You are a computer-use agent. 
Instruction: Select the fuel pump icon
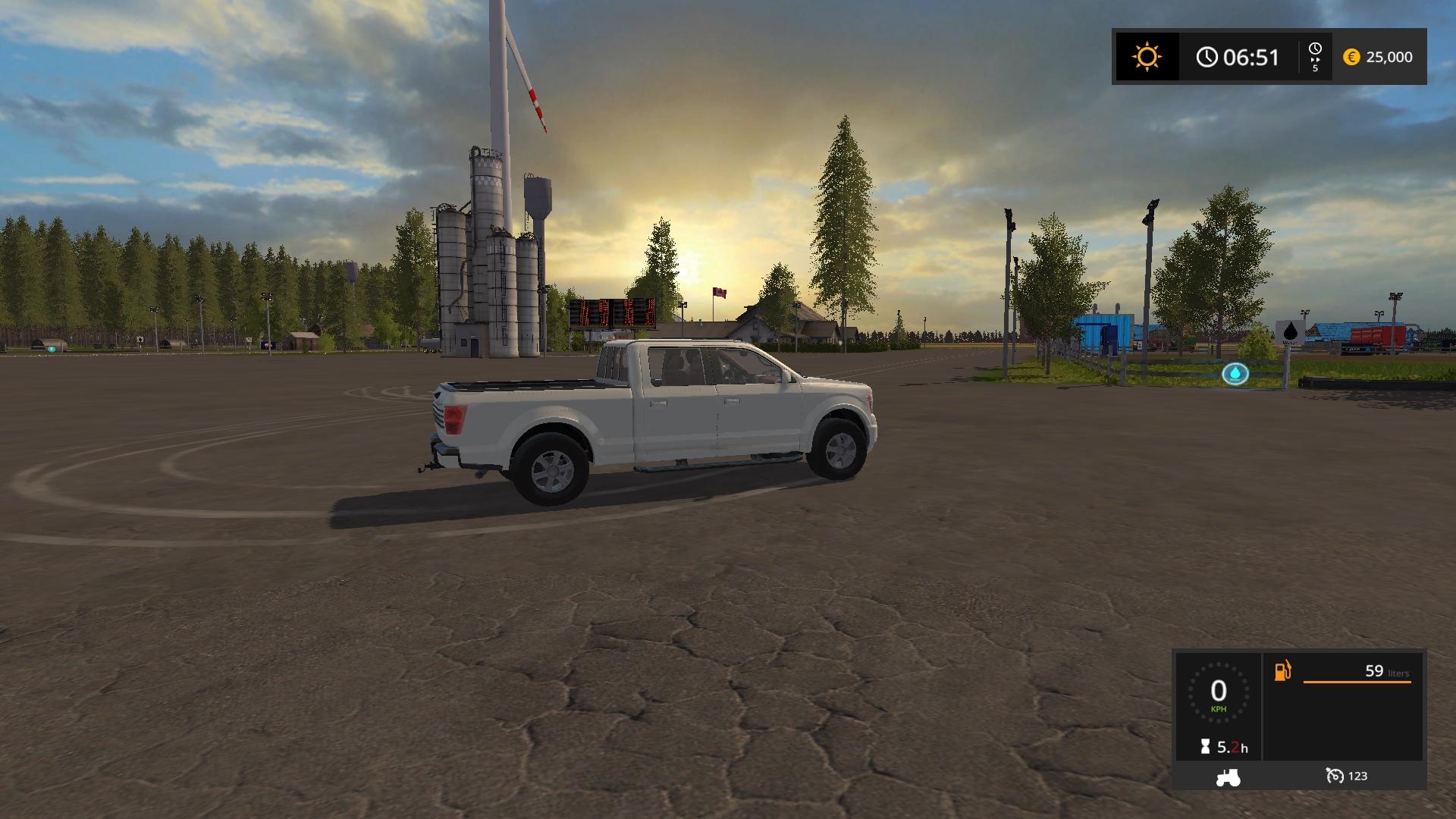coord(1282,672)
